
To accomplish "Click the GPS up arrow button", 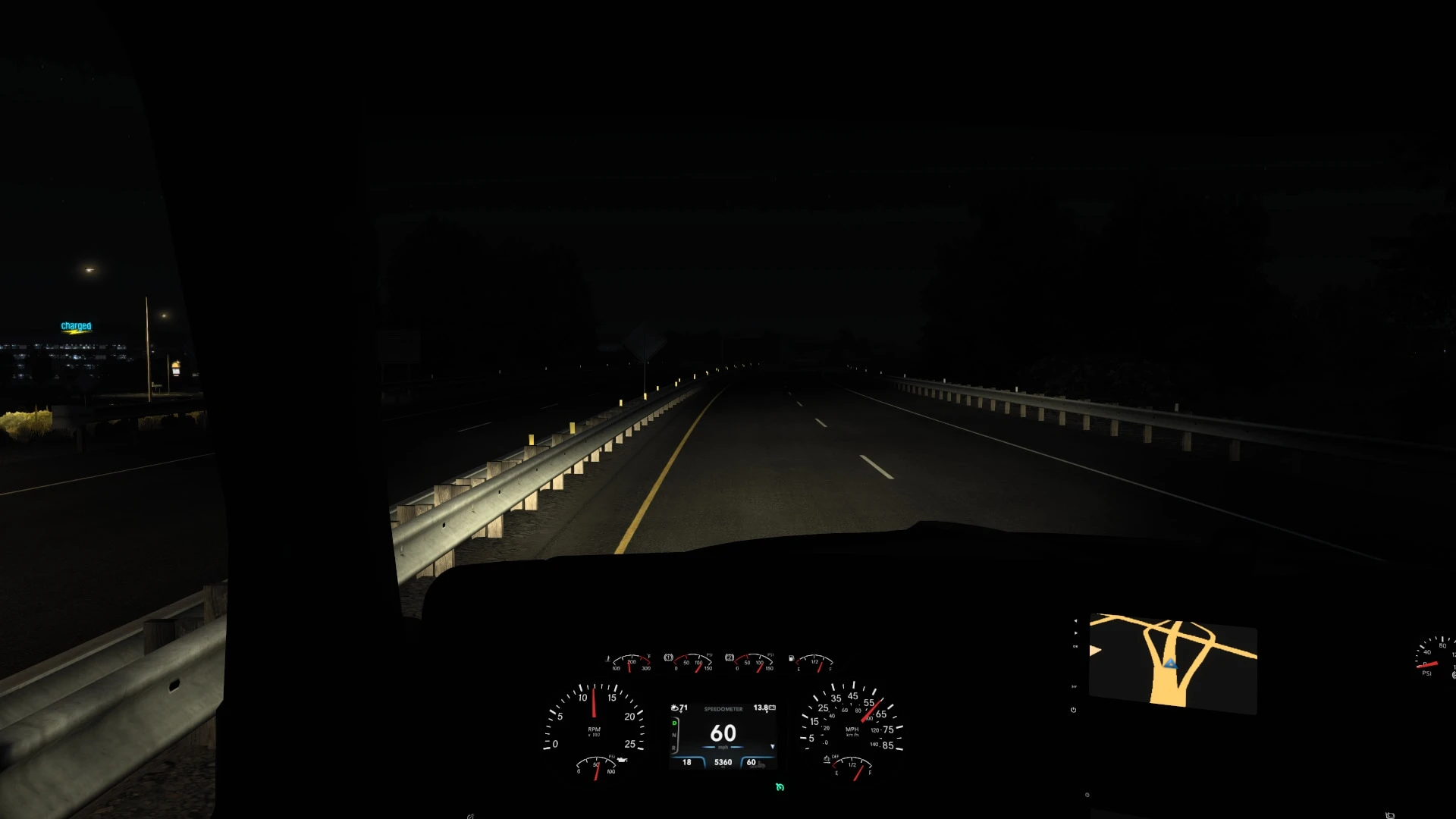I will click(1076, 621).
